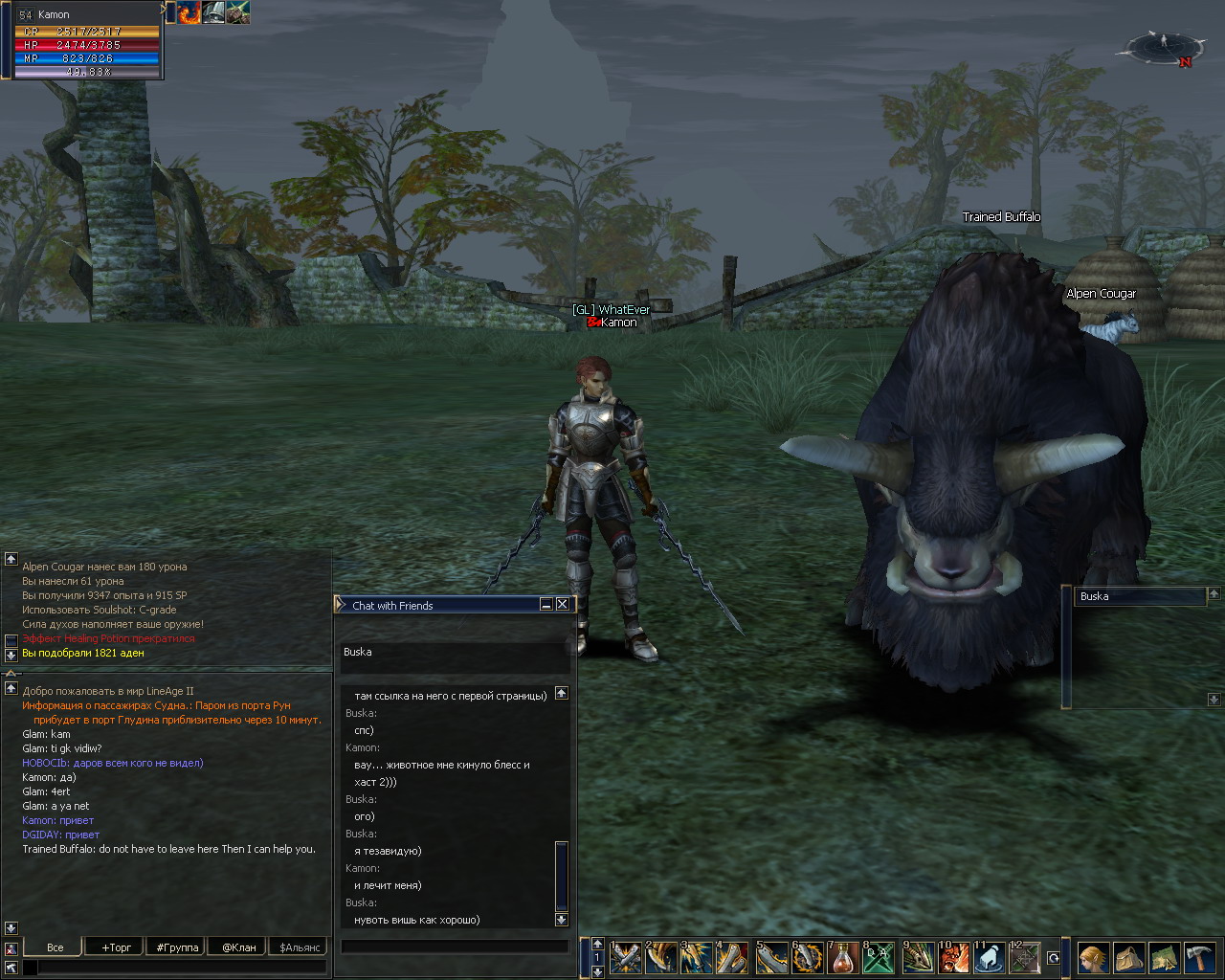Close the Chat with Friends window
This screenshot has width=1225, height=980.
point(563,605)
